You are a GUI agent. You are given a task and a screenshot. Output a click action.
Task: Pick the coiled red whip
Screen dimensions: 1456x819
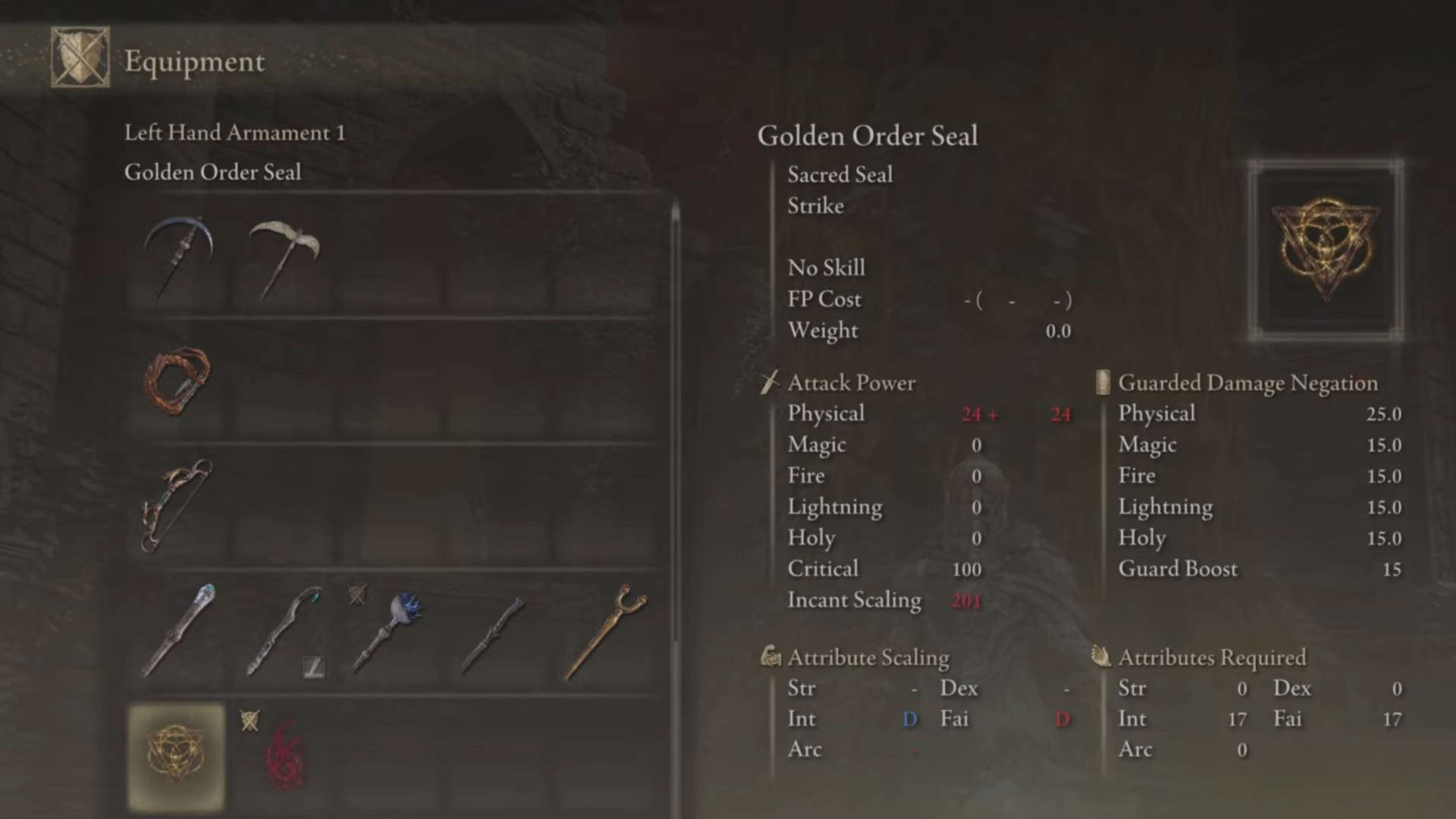tap(177, 381)
